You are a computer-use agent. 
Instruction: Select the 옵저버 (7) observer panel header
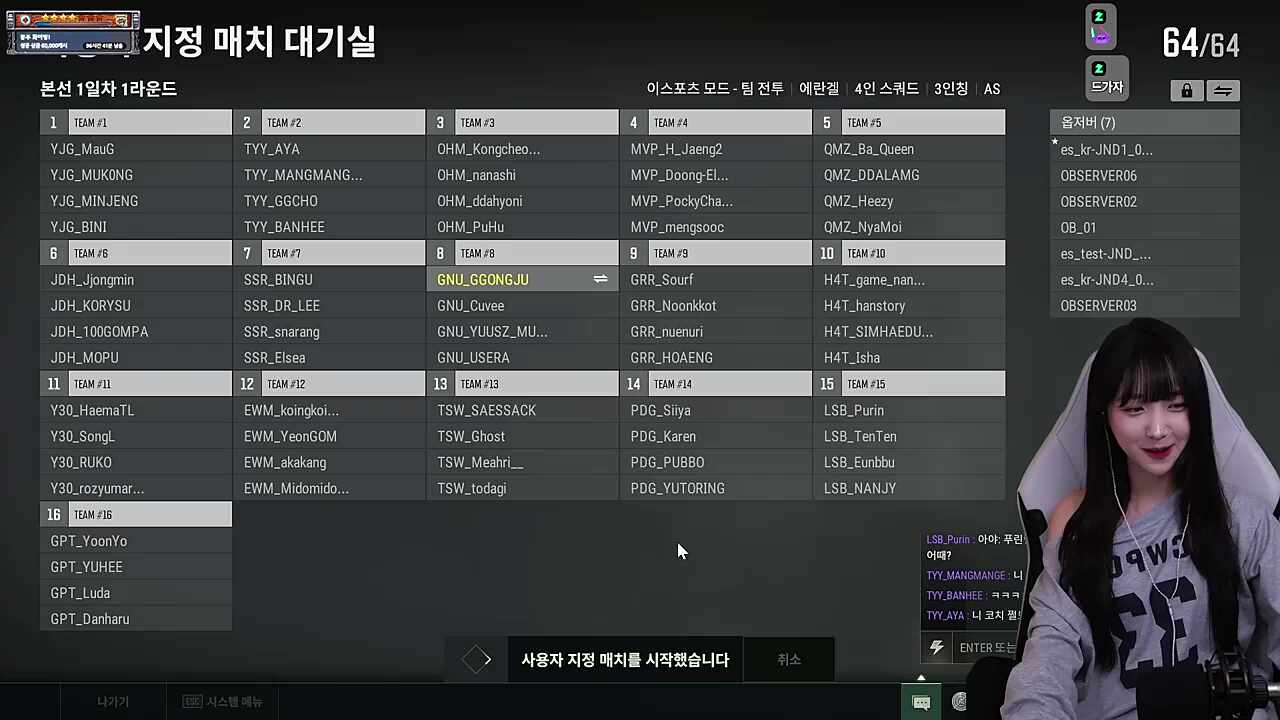[x=1144, y=122]
